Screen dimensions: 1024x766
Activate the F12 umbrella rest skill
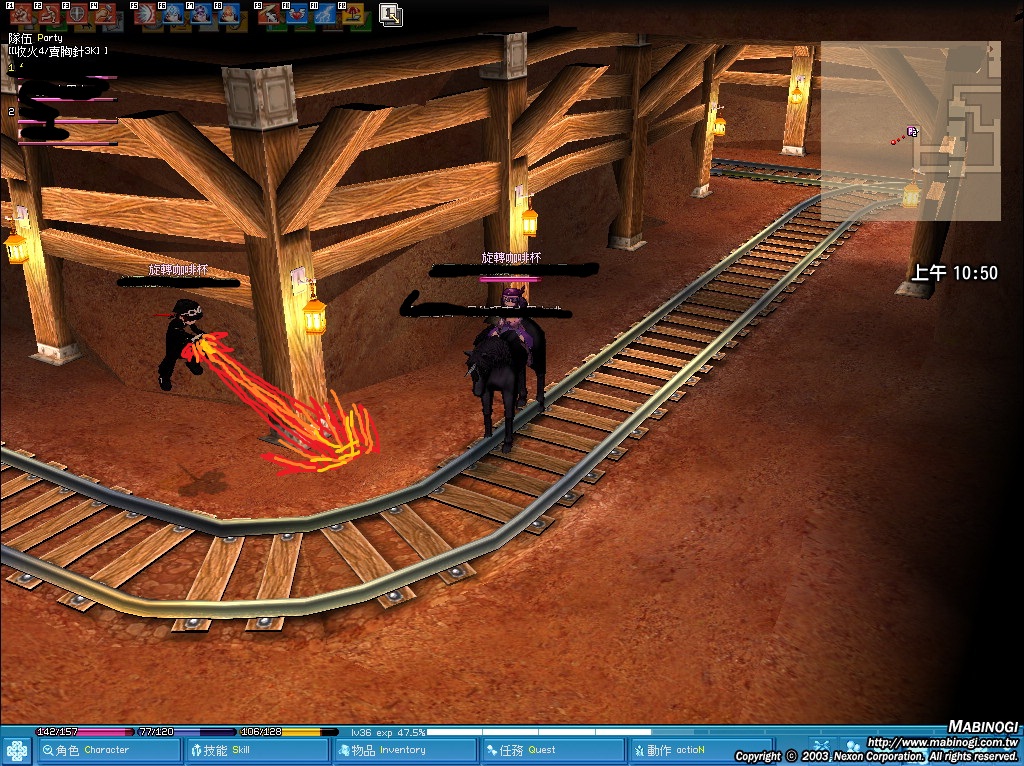pyautogui.click(x=353, y=14)
